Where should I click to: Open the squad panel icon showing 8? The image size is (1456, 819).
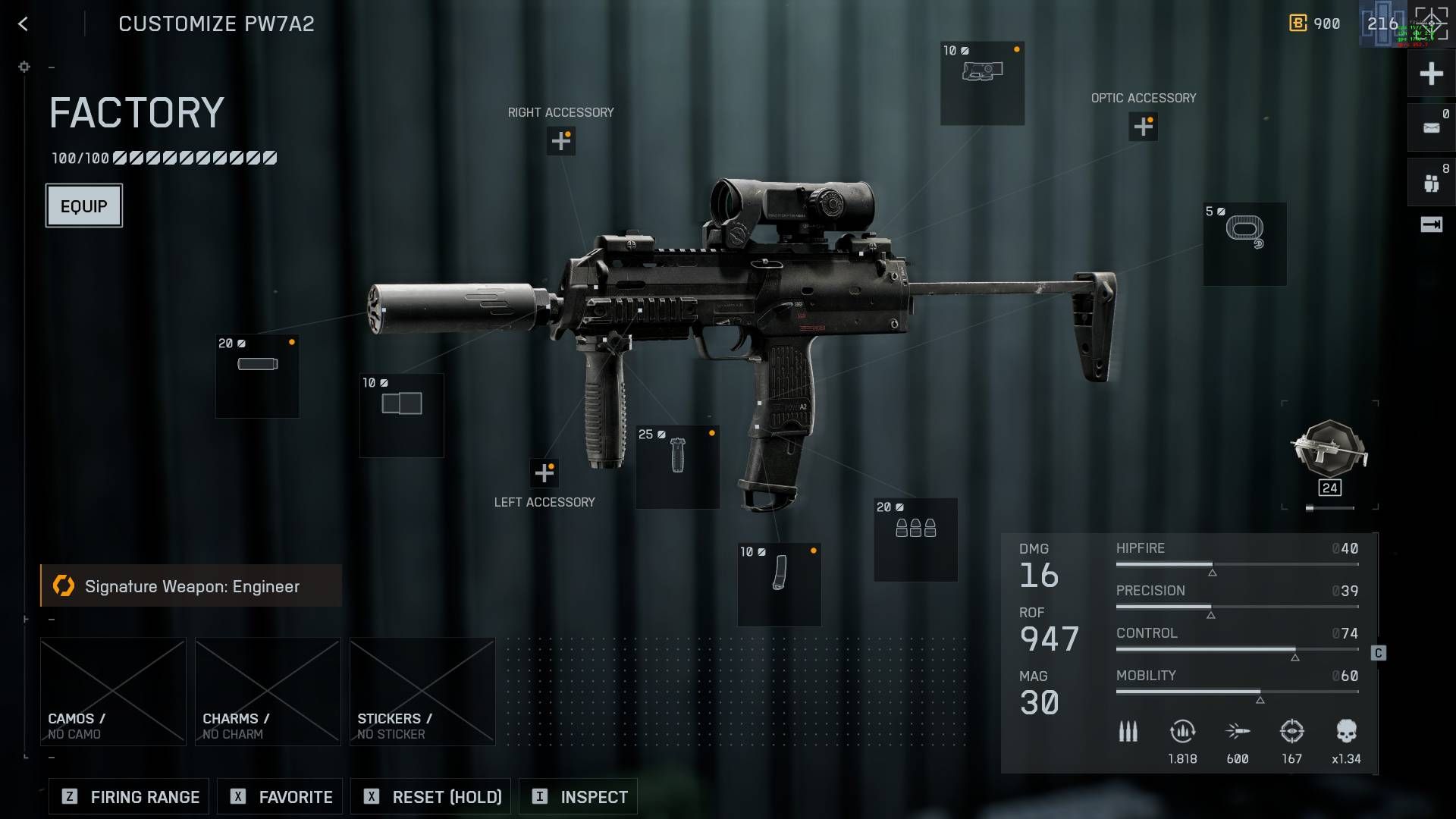pyautogui.click(x=1430, y=180)
